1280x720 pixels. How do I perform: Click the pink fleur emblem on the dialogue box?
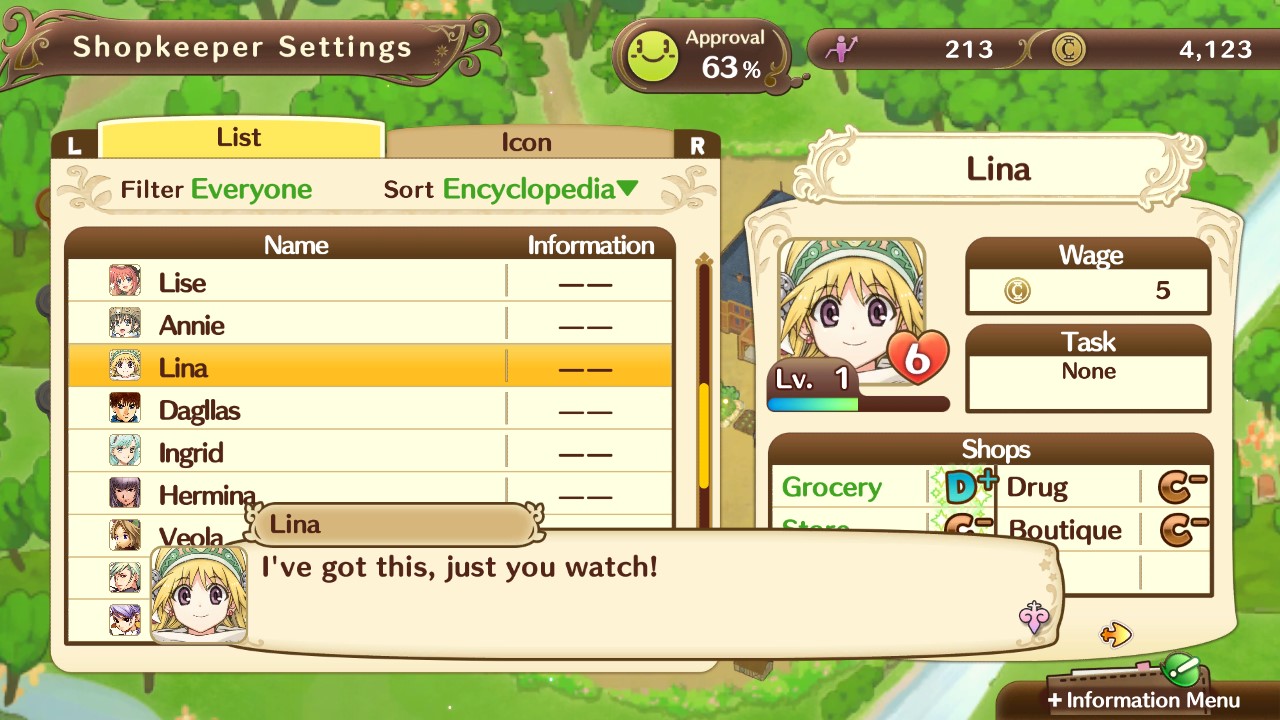point(1032,618)
